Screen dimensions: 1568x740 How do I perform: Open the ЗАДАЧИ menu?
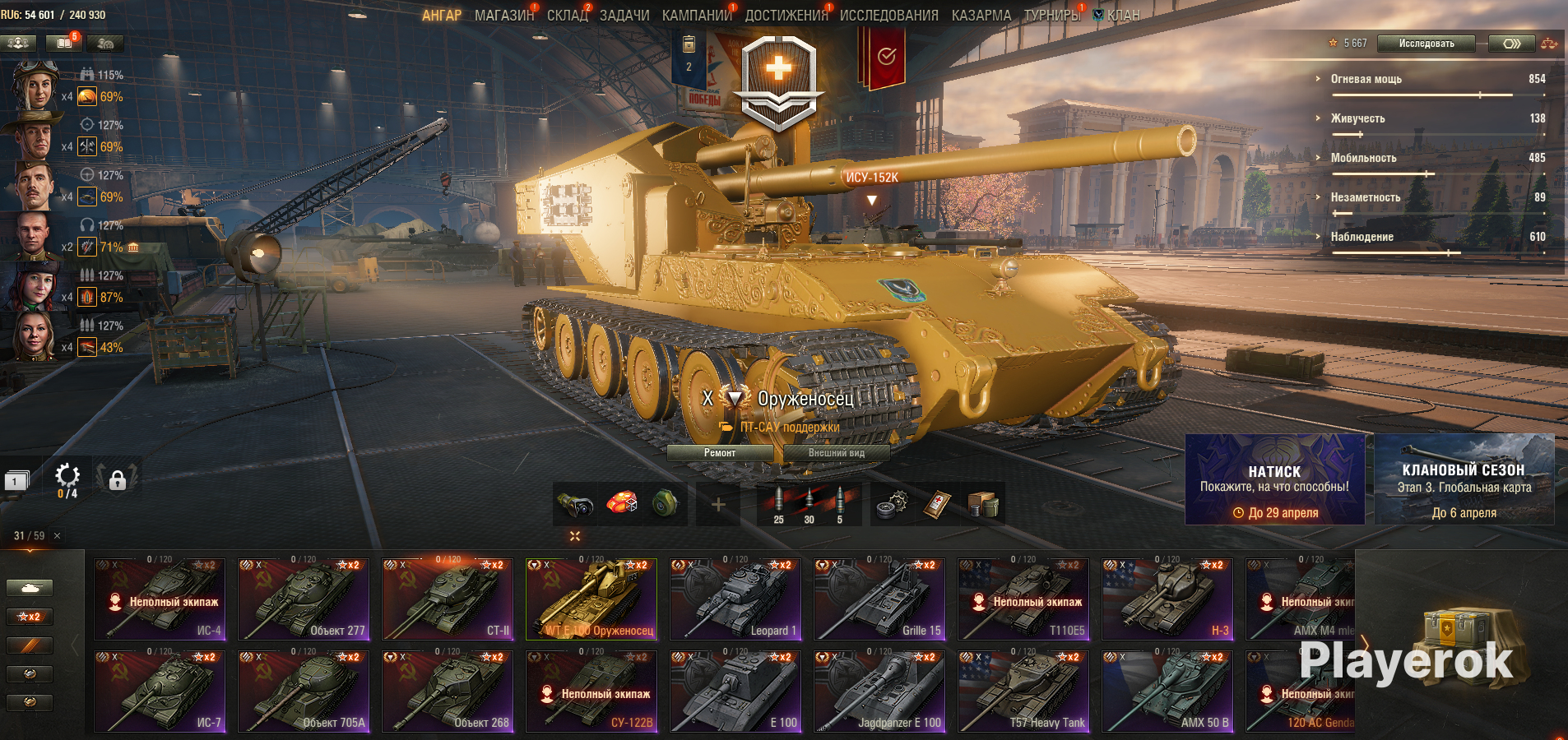tap(624, 16)
